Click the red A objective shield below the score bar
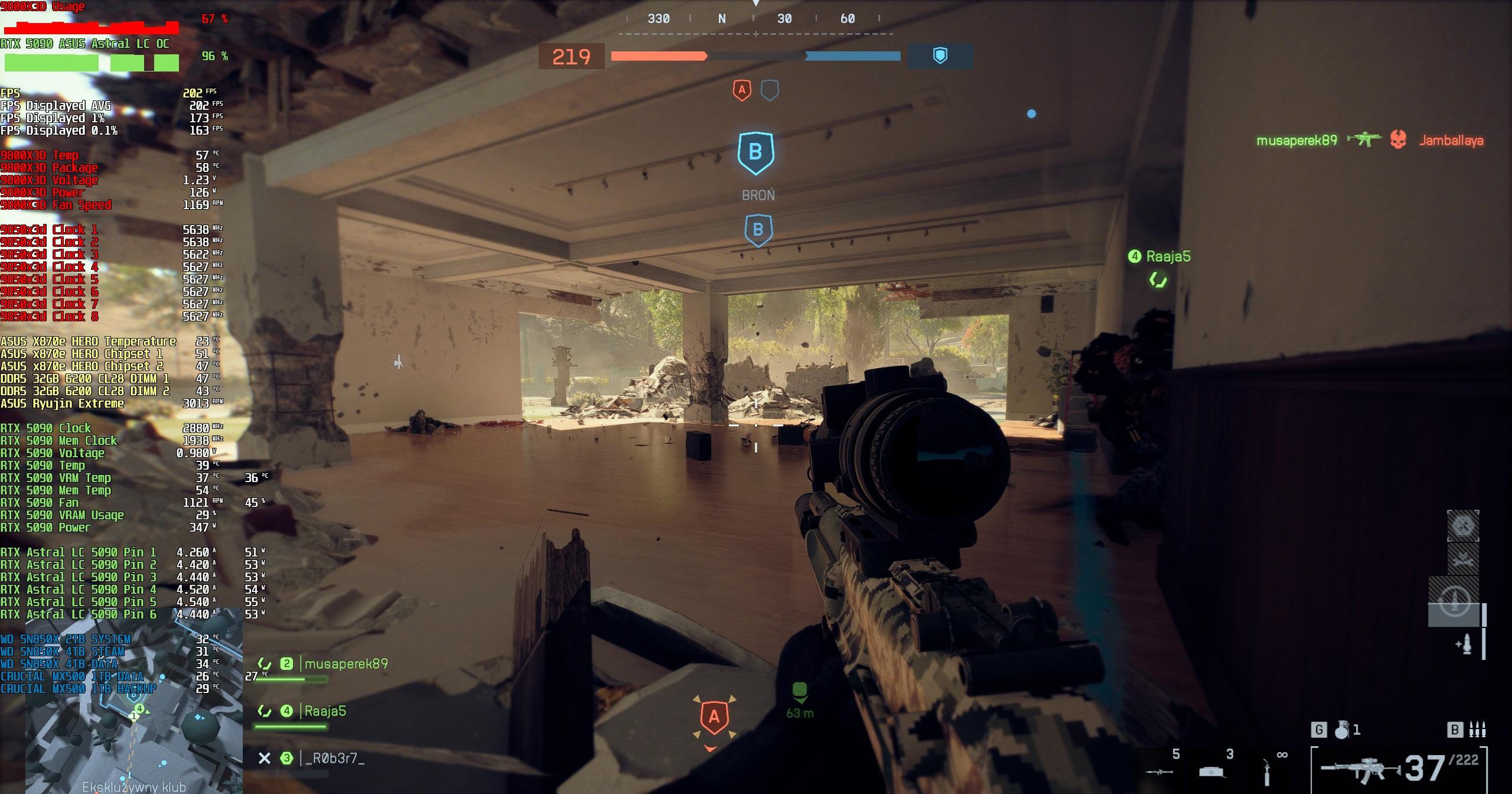Viewport: 1512px width, 794px height. click(742, 91)
